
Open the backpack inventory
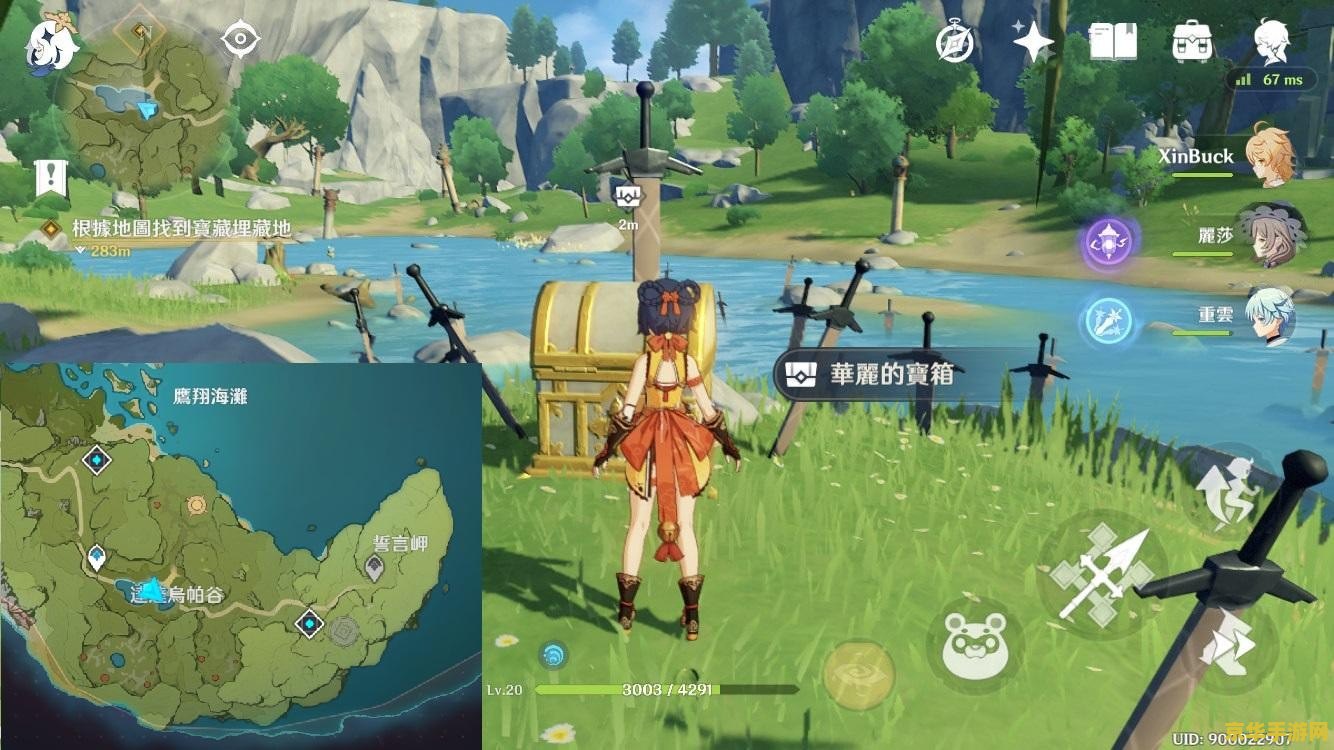tap(1192, 42)
